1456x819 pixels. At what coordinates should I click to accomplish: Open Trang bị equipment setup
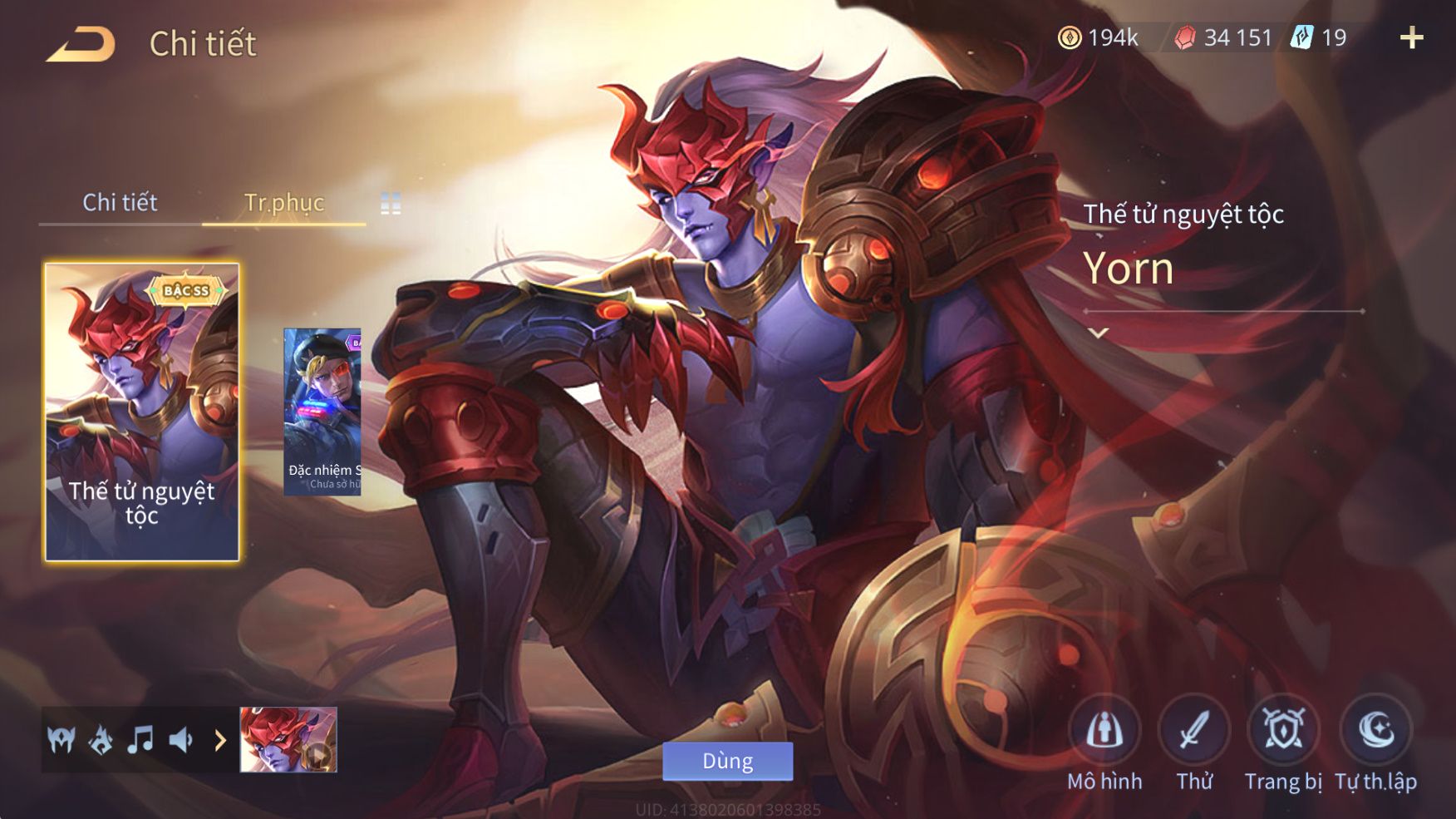1283,731
